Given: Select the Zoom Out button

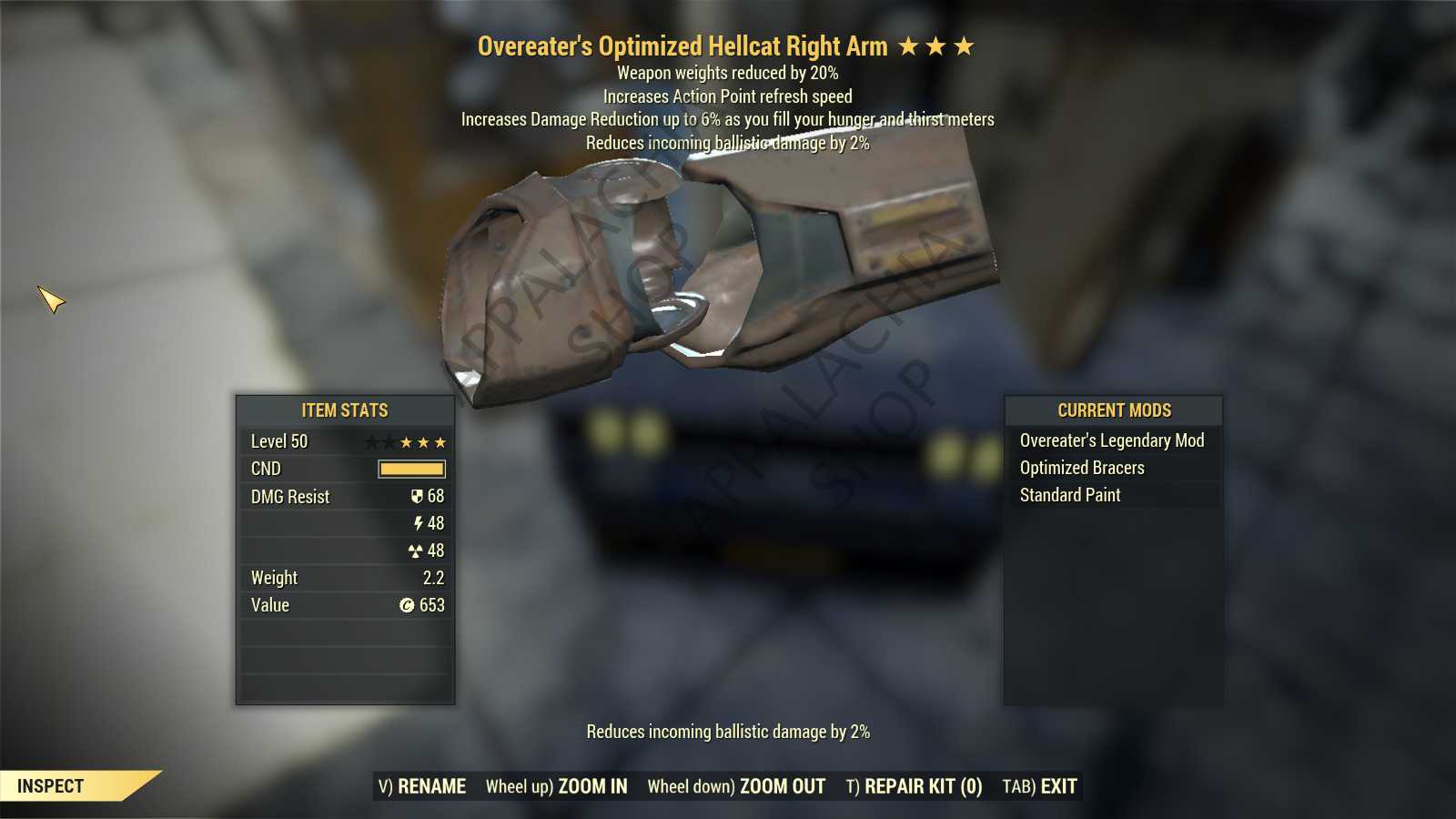Looking at the screenshot, I should coord(736,786).
